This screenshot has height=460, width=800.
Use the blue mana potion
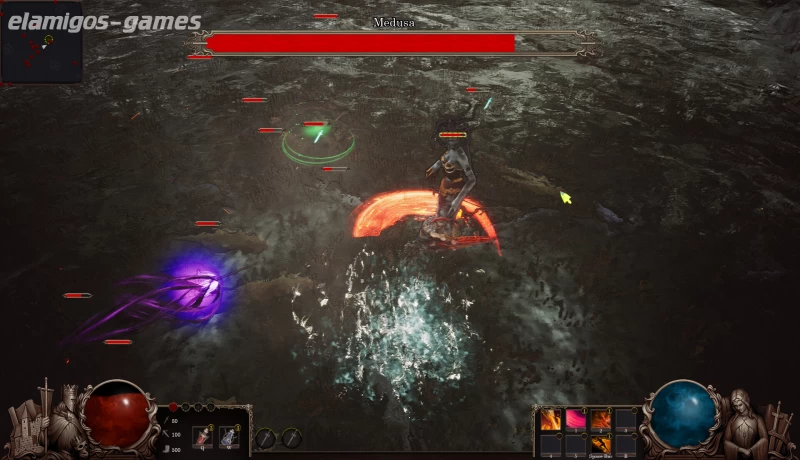[229, 436]
